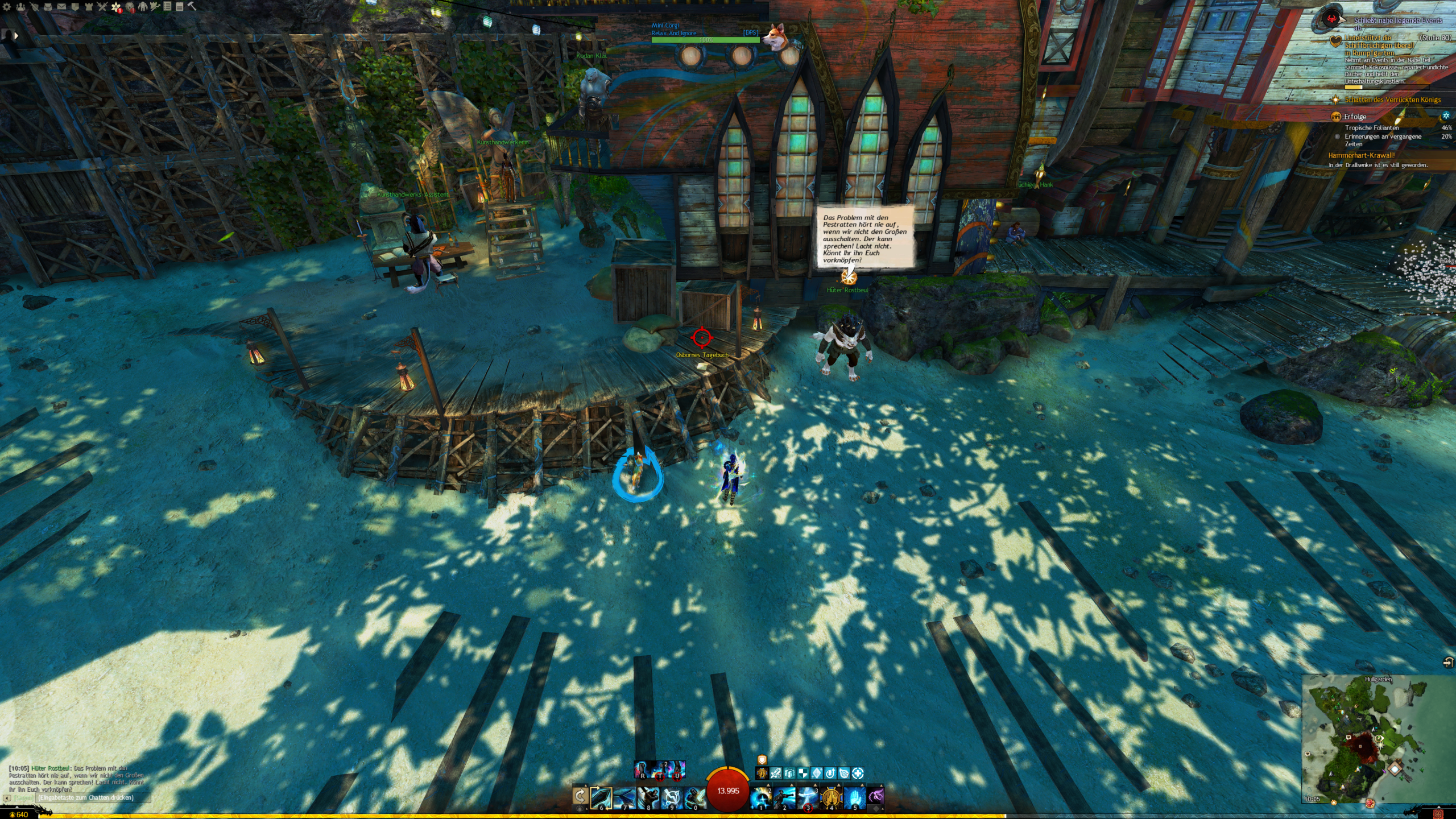1456x819 pixels.
Task: Open the contacts and friends icon
Action: 21,7
